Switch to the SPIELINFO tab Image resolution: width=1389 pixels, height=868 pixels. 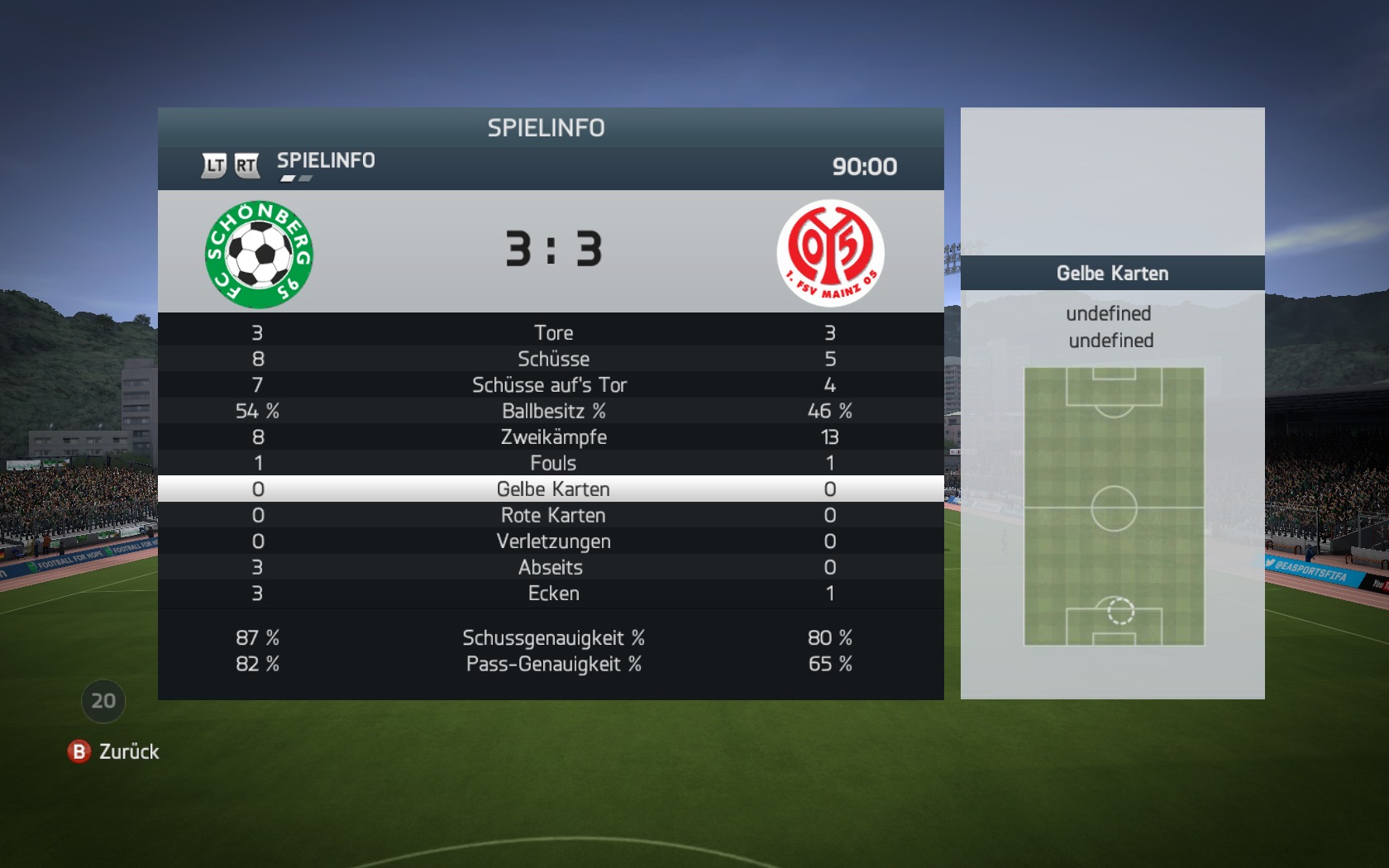[x=326, y=161]
